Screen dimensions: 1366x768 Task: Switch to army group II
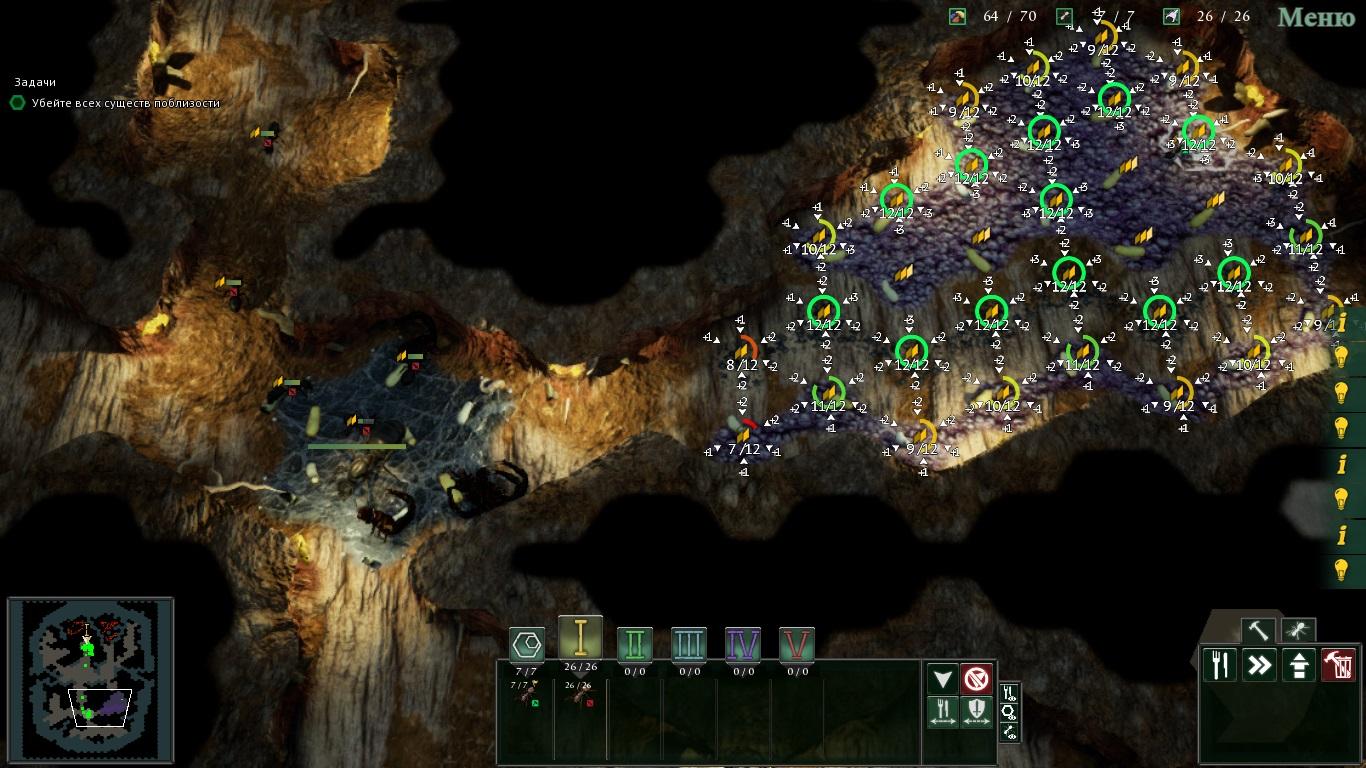pyautogui.click(x=634, y=644)
